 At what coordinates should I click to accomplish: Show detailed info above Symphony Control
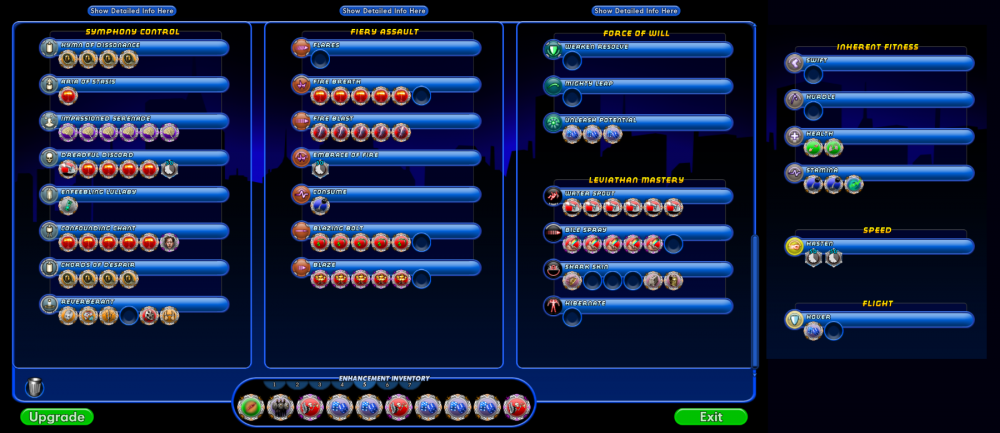click(132, 10)
